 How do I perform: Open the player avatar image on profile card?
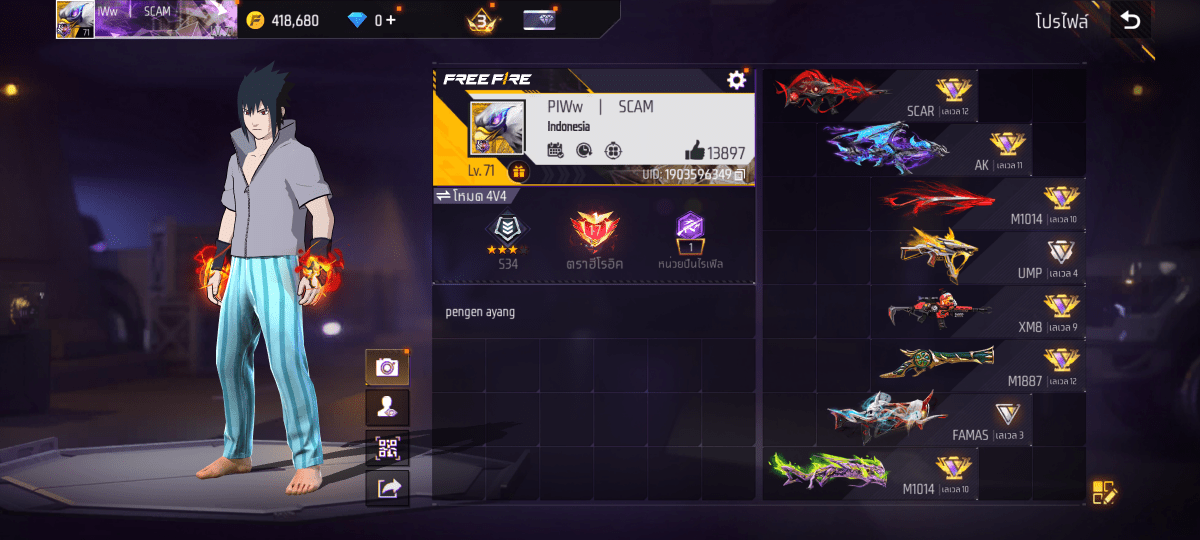click(x=497, y=127)
